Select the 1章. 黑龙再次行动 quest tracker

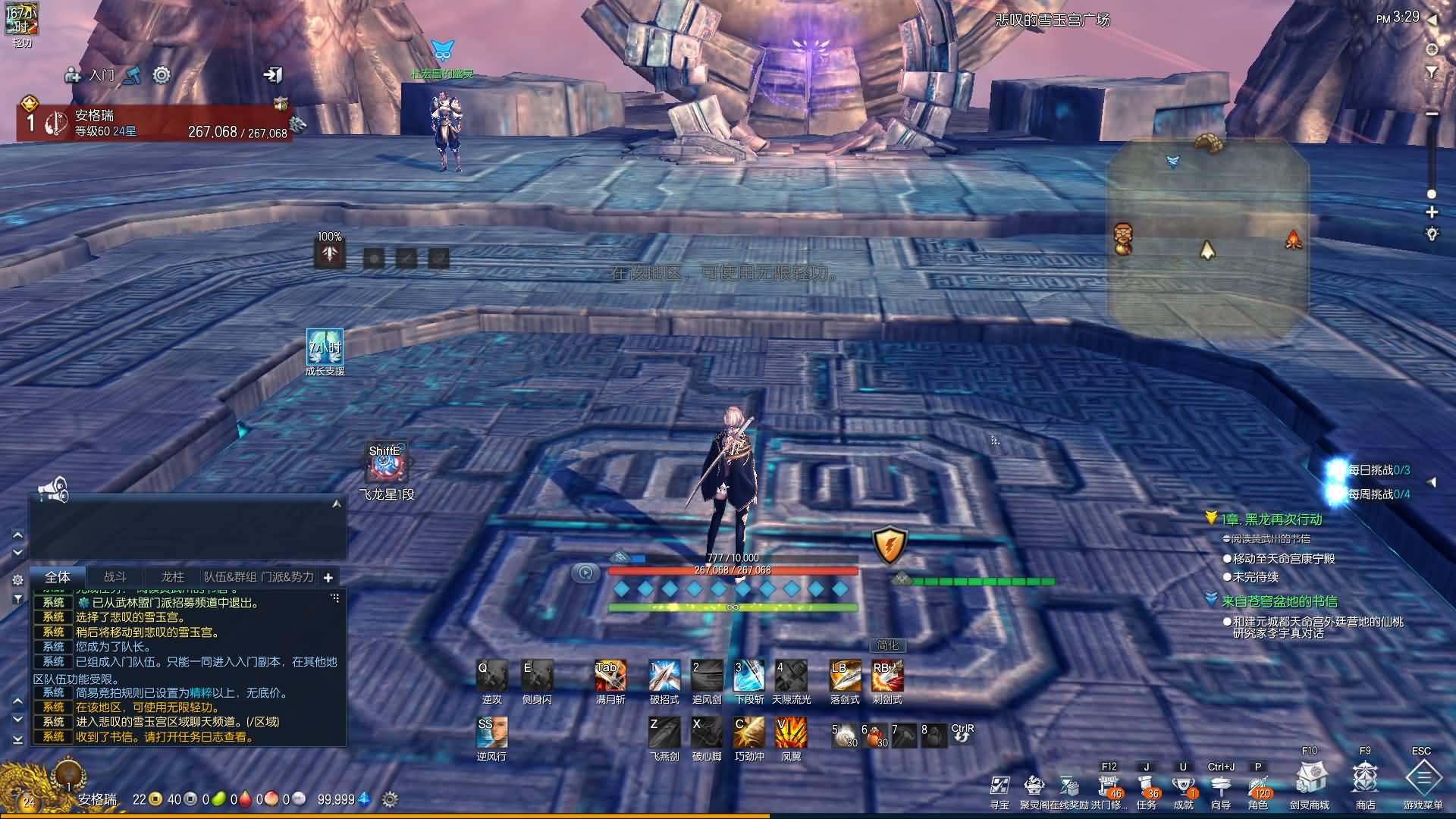click(x=1271, y=519)
